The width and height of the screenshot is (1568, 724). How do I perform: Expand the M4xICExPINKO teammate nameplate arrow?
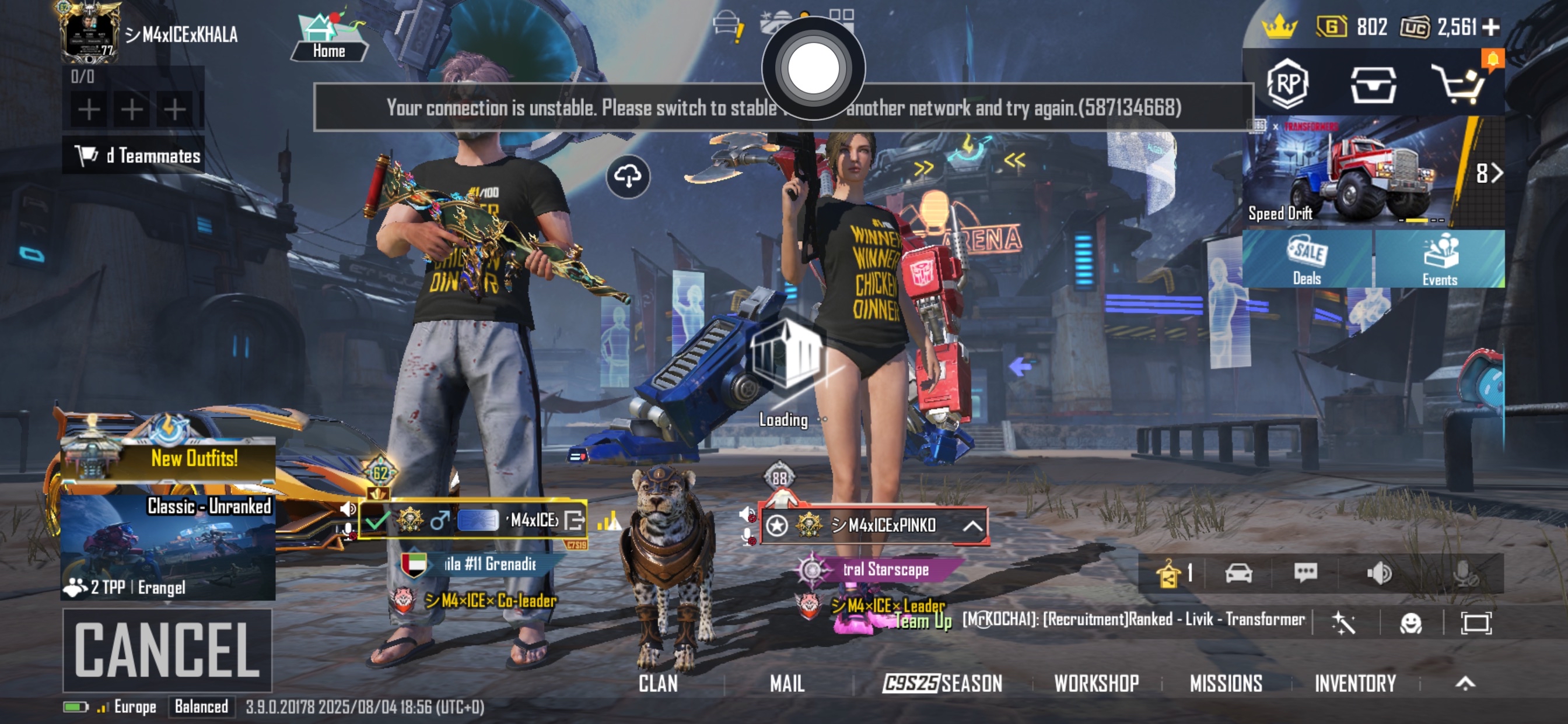(972, 526)
